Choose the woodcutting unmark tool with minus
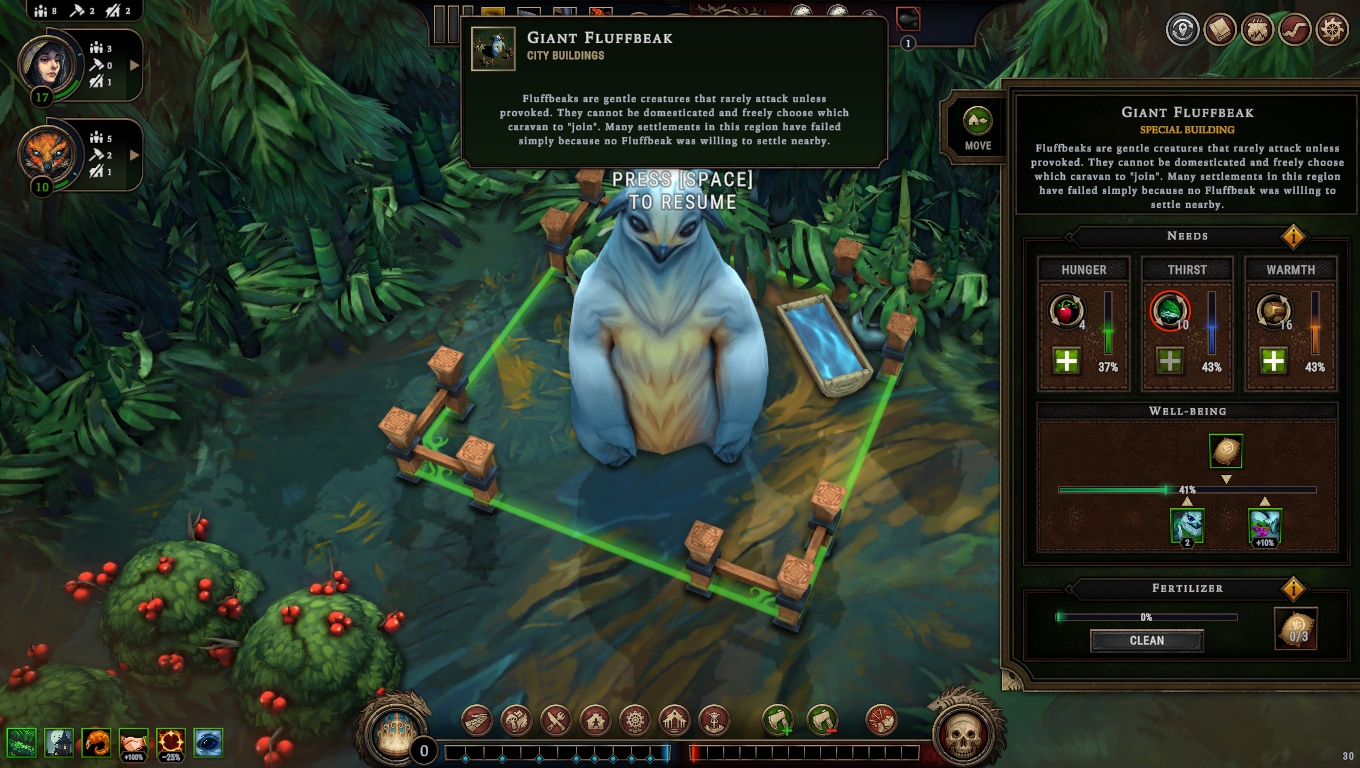1360x768 pixels. click(822, 720)
